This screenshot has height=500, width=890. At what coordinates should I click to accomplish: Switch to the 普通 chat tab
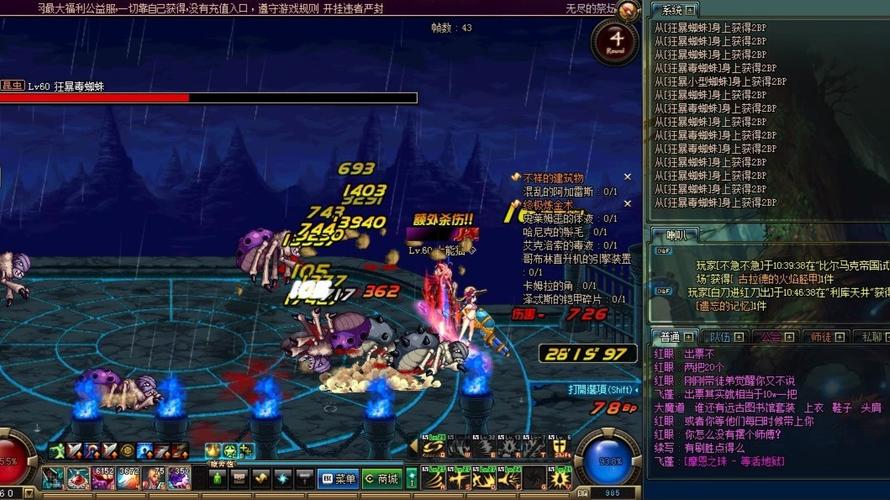tap(672, 337)
